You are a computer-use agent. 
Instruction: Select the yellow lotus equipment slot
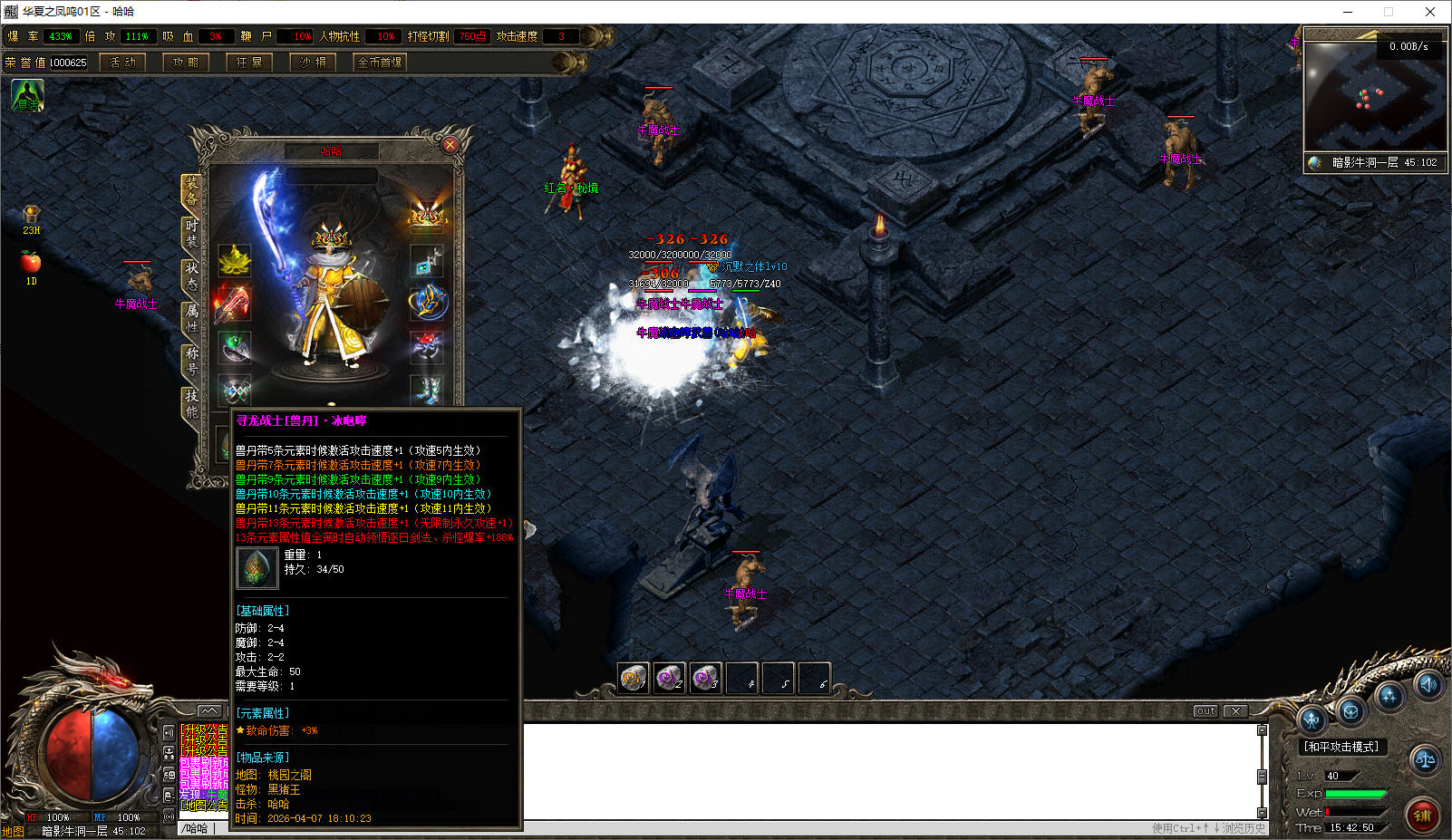pos(235,261)
